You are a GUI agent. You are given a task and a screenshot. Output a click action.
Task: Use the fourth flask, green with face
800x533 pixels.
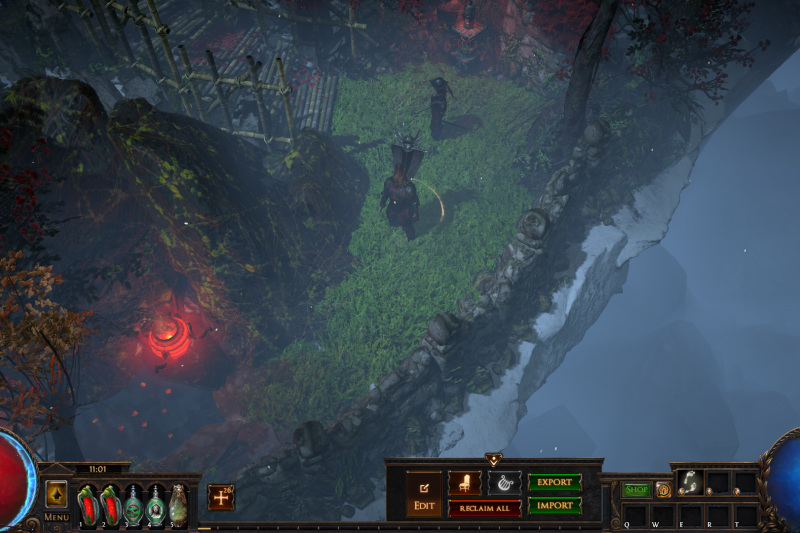(156, 503)
